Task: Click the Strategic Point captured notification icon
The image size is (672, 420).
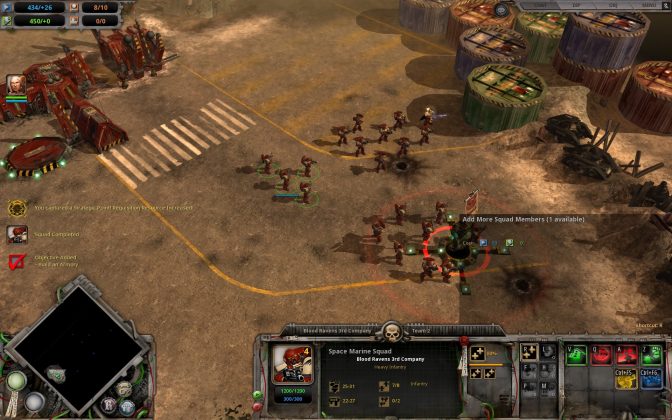Action: (17, 208)
